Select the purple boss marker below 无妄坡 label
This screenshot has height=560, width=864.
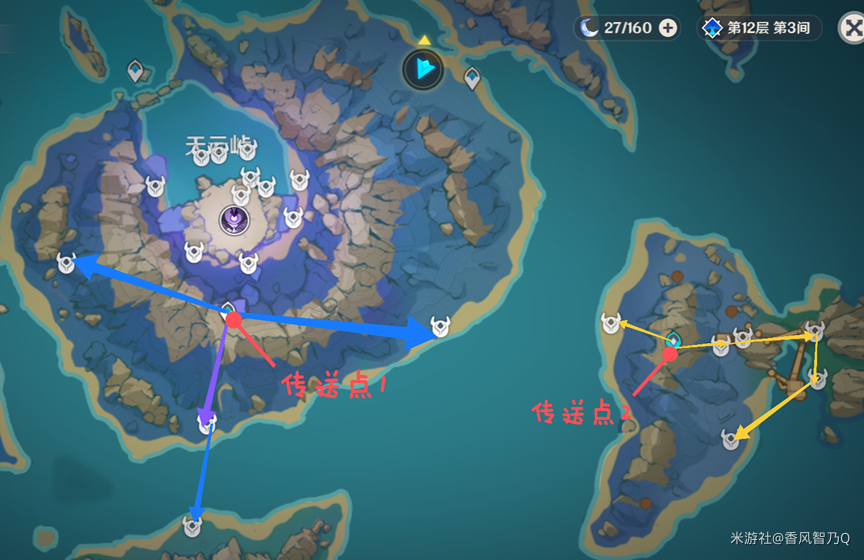pyautogui.click(x=234, y=216)
